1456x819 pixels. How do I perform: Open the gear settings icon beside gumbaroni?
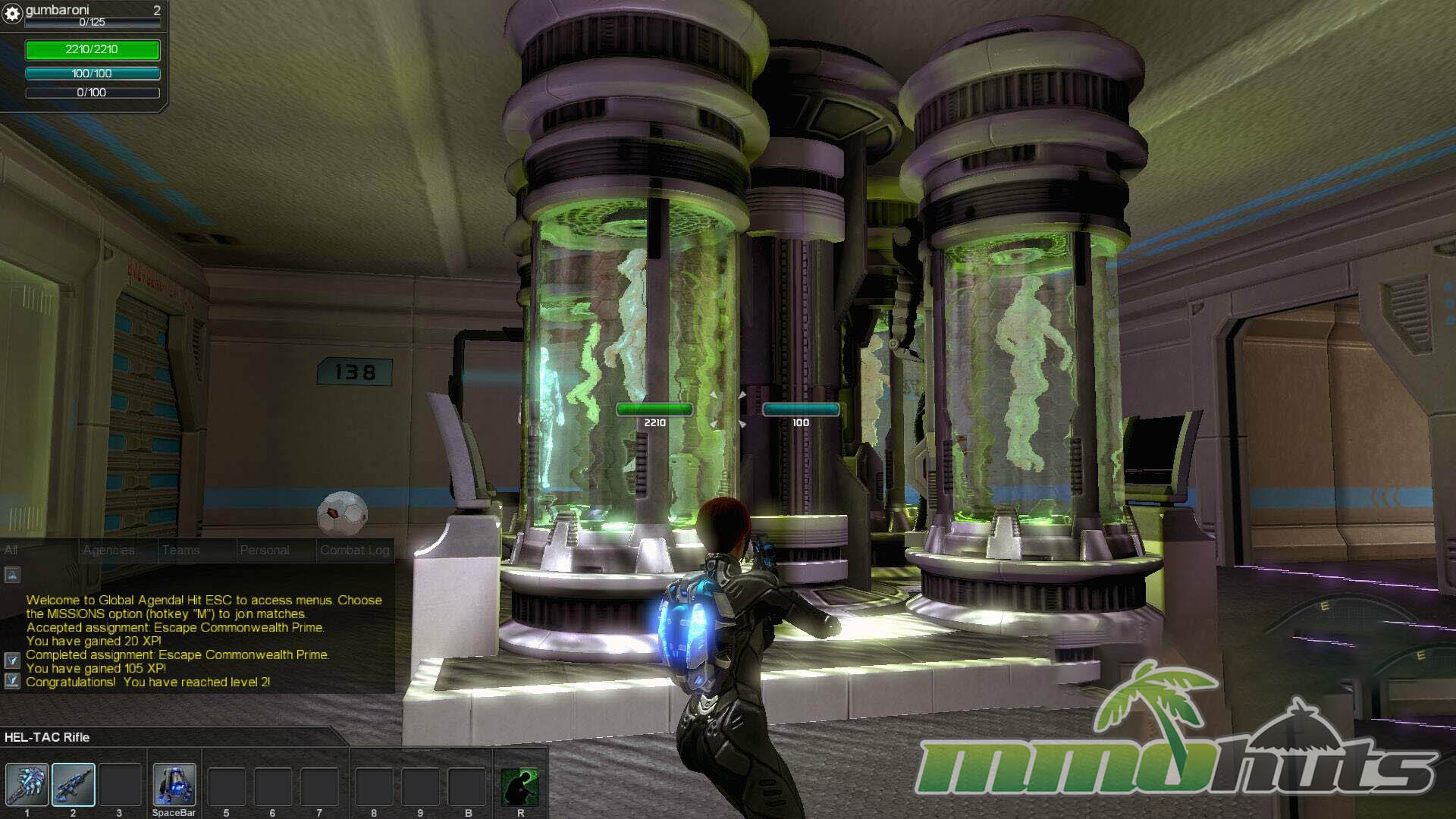tap(12, 14)
